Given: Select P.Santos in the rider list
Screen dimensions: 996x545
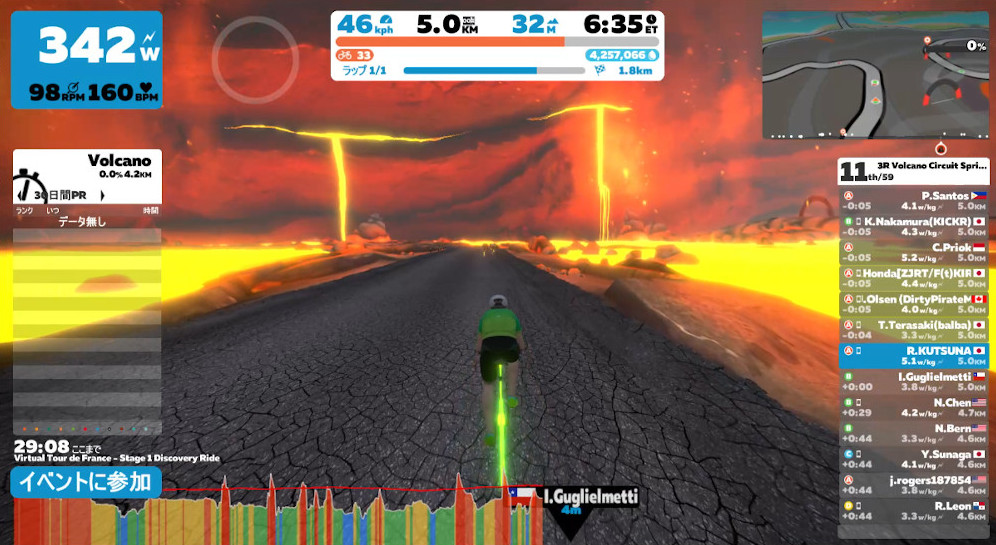Looking at the screenshot, I should 914,202.
